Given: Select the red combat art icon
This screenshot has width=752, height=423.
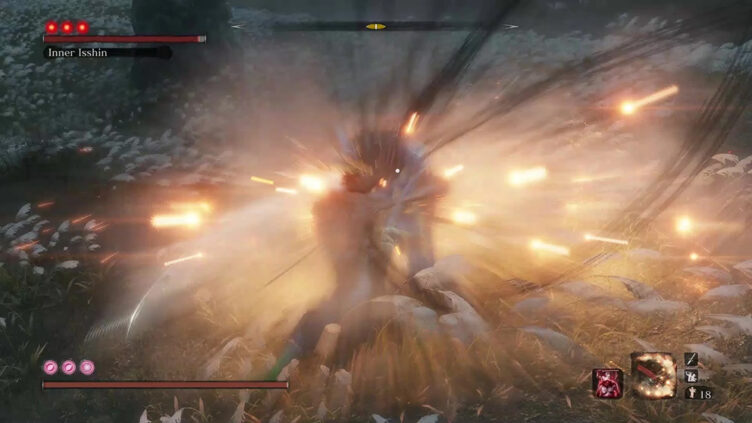Looking at the screenshot, I should [x=607, y=384].
